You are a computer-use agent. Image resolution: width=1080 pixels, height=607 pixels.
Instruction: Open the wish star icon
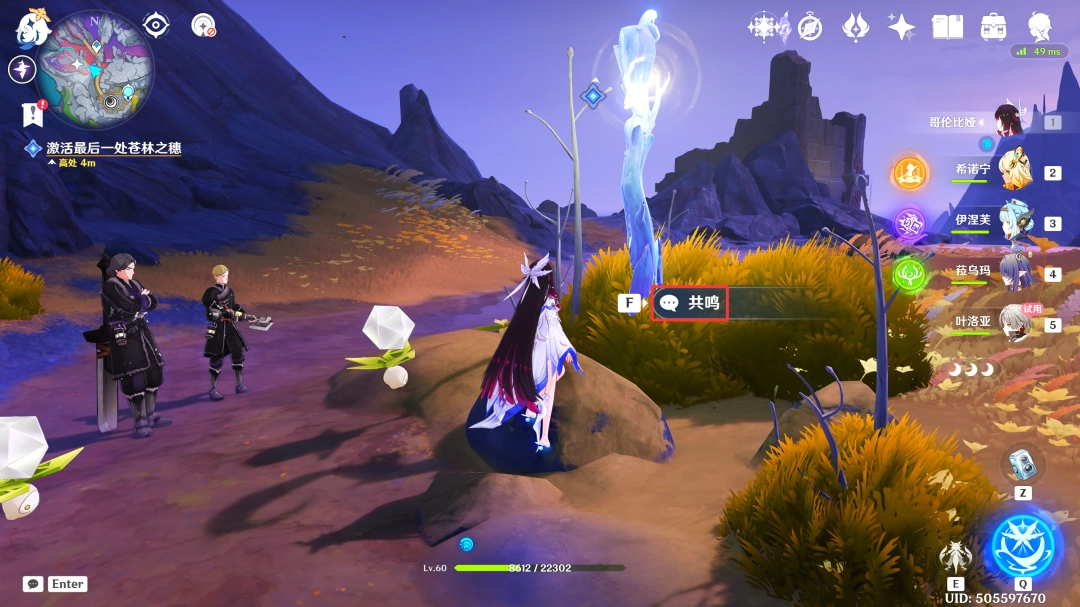click(x=901, y=27)
